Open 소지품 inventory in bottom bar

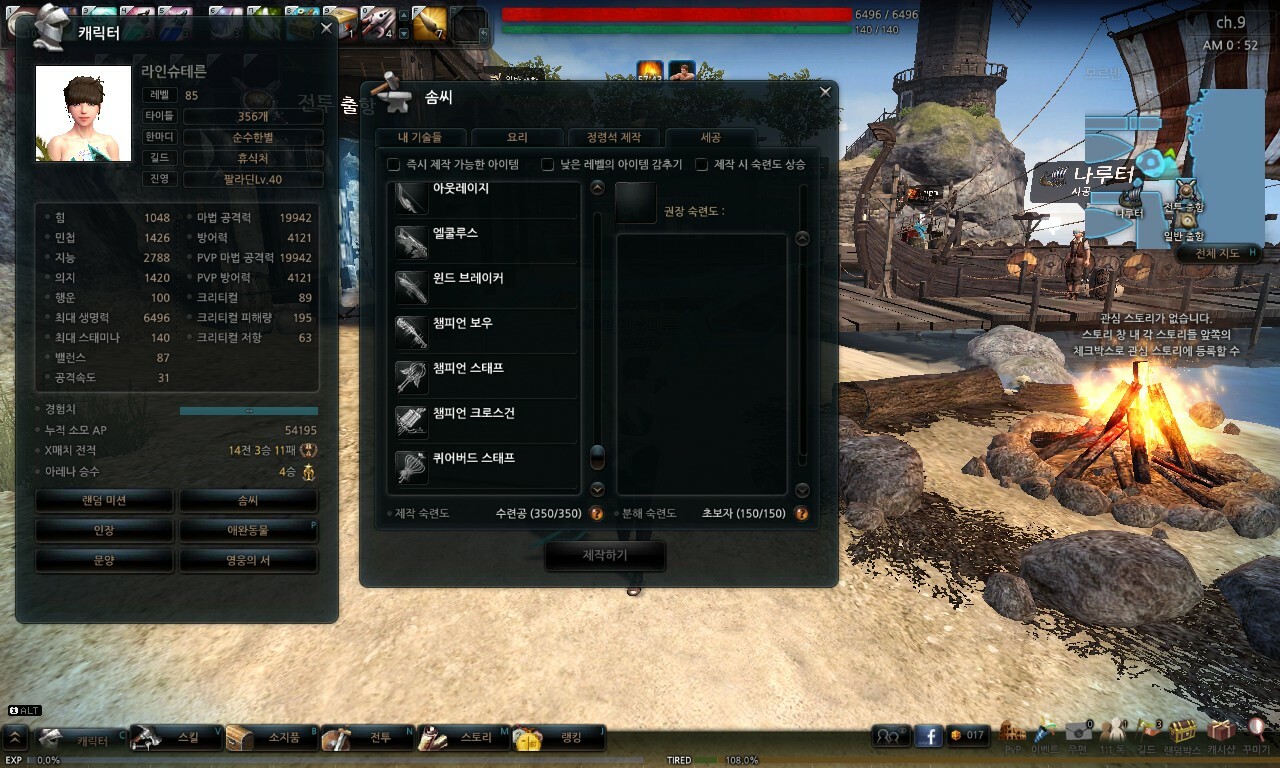pyautogui.click(x=272, y=738)
